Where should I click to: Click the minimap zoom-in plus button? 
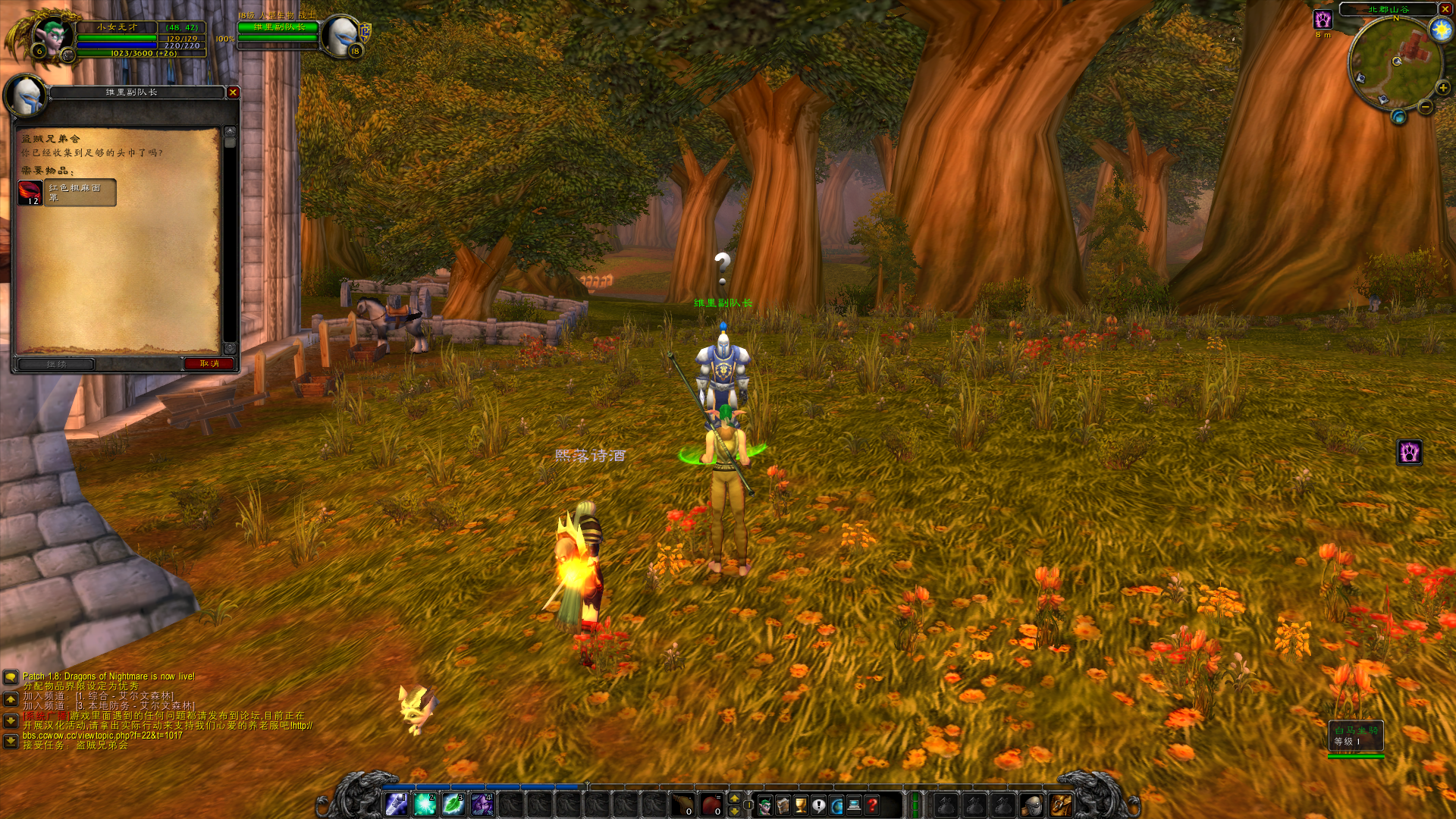point(1442,88)
